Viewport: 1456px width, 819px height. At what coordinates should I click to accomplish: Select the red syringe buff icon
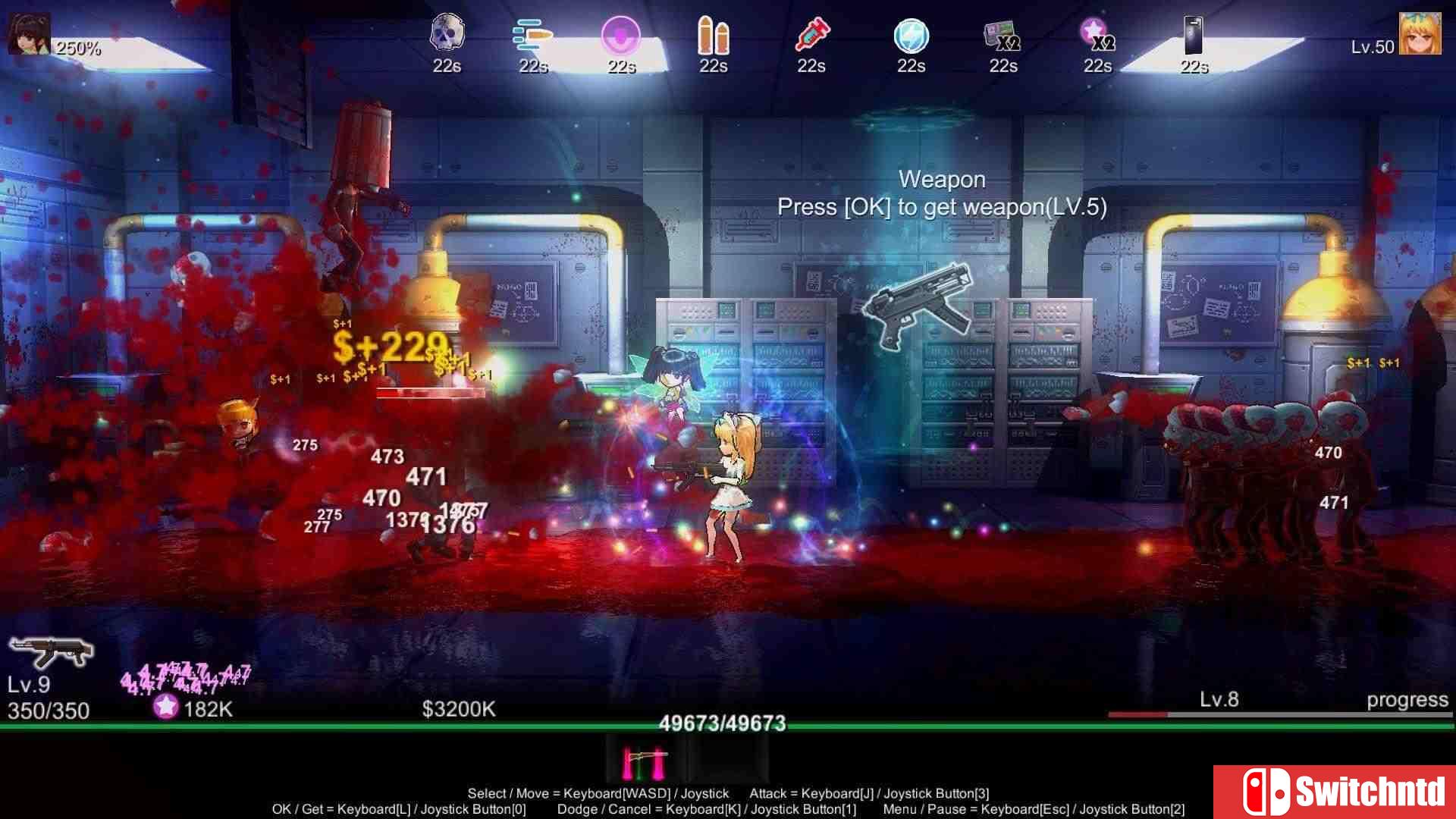click(811, 34)
